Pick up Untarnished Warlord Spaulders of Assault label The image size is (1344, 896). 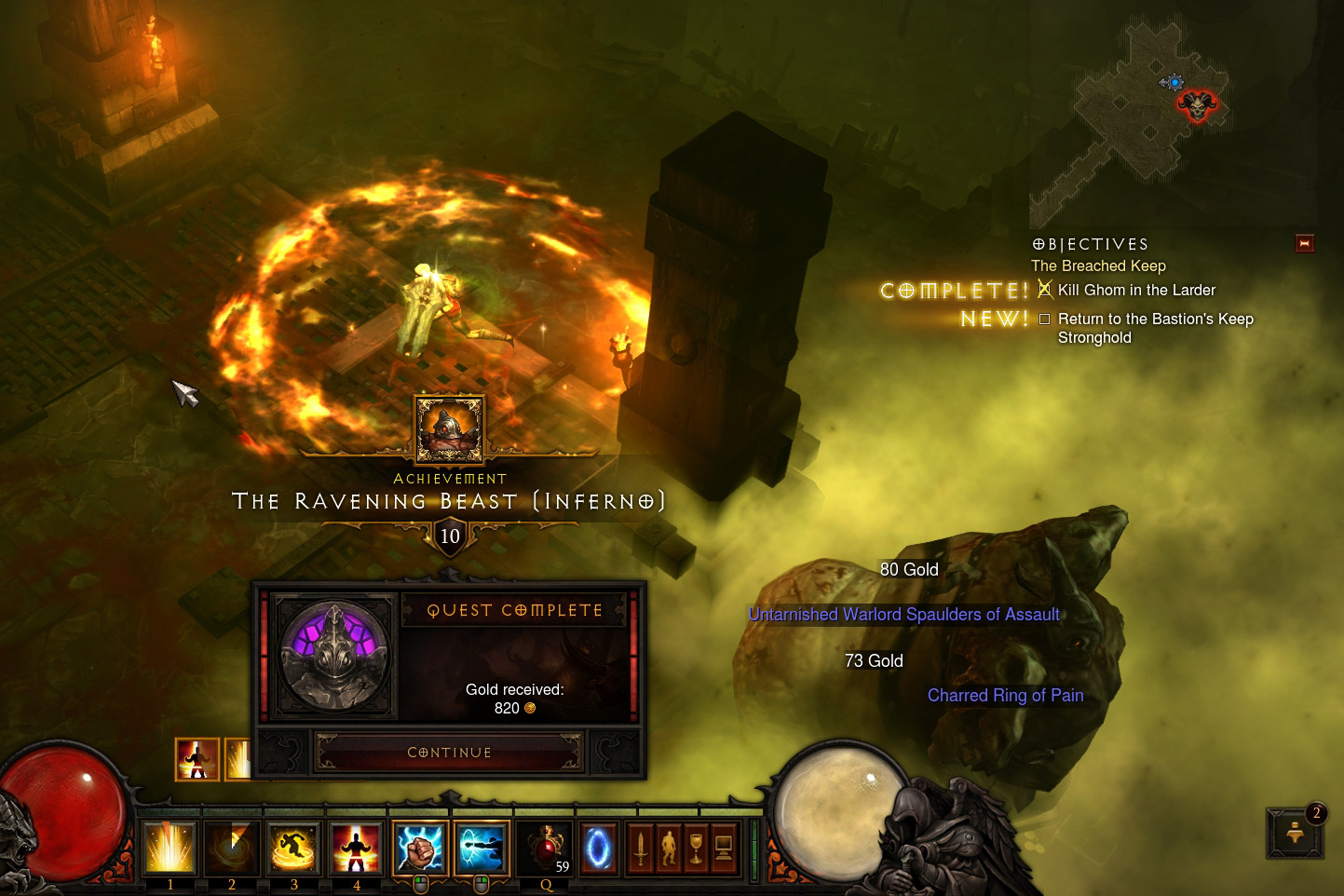coord(903,615)
